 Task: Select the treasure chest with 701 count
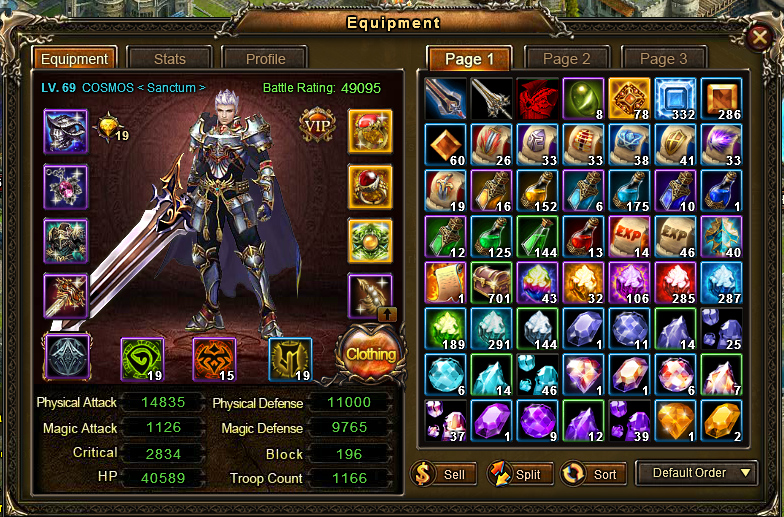[x=491, y=282]
